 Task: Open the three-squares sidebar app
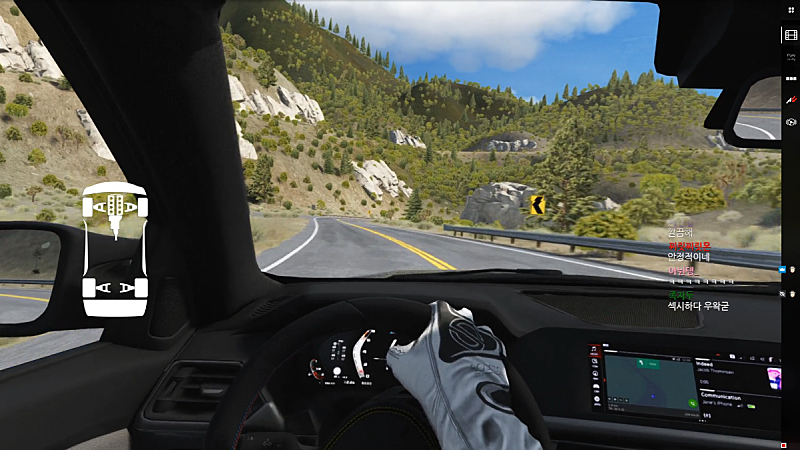[791, 78]
